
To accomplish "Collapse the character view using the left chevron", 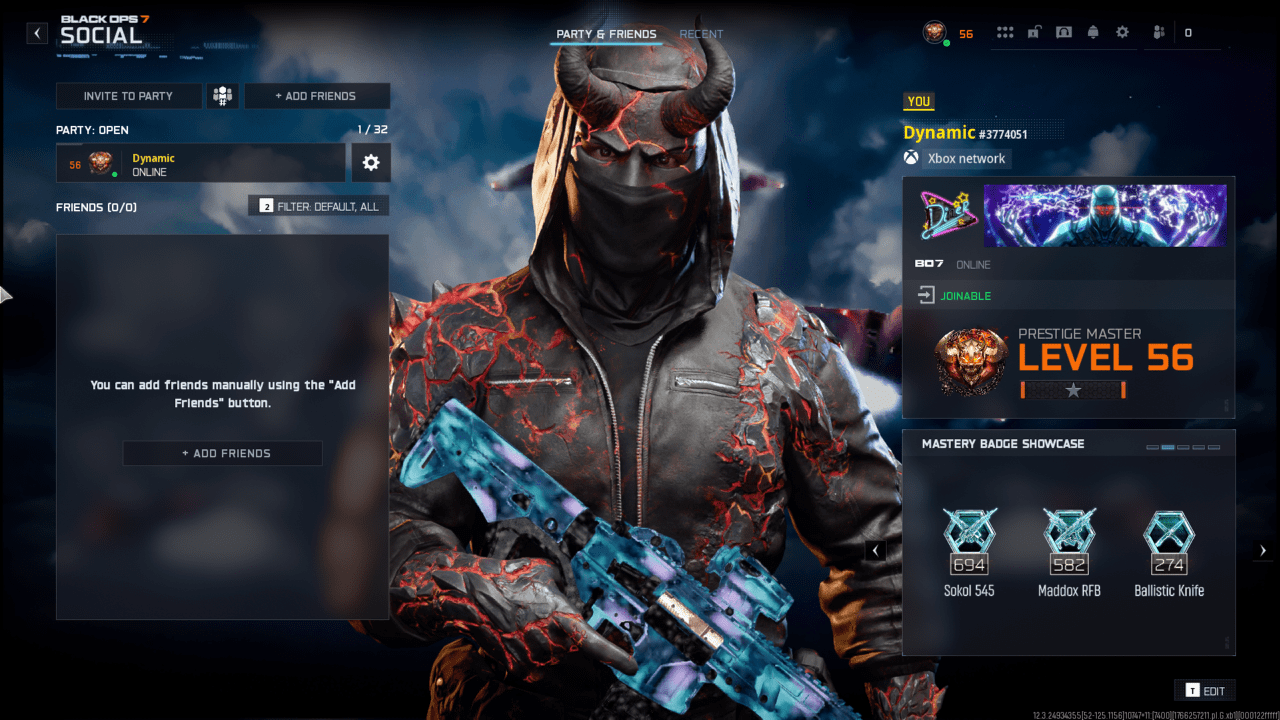I will tap(875, 550).
